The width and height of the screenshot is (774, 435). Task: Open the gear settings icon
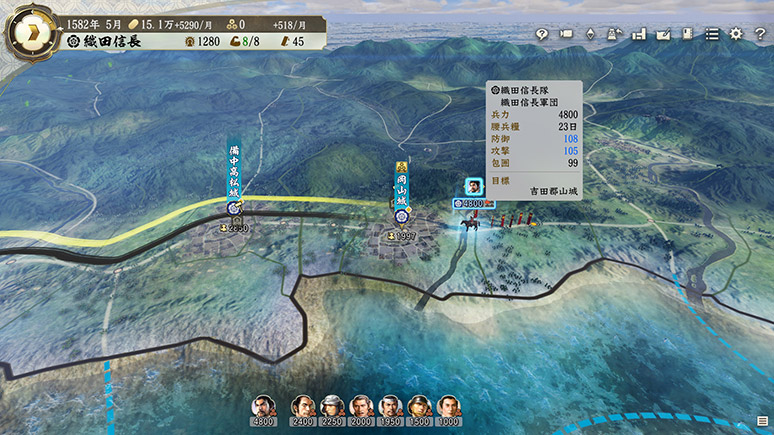(736, 34)
